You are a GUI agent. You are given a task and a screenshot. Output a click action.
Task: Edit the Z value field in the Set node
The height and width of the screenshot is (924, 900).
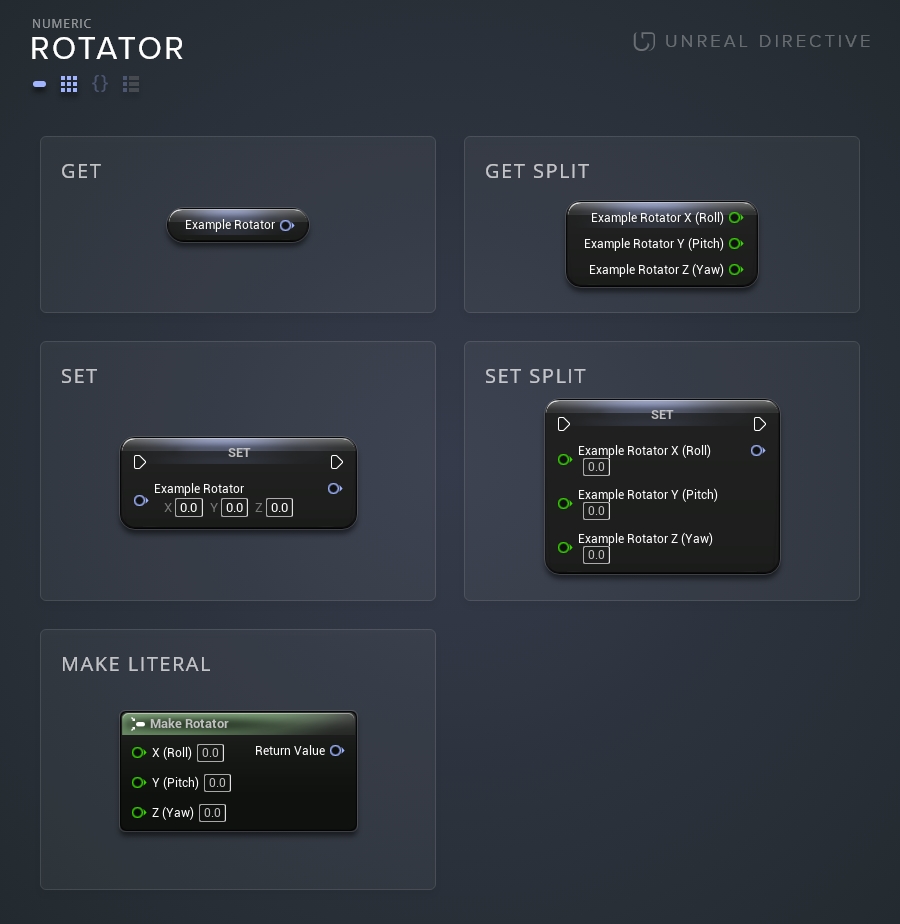tap(279, 508)
